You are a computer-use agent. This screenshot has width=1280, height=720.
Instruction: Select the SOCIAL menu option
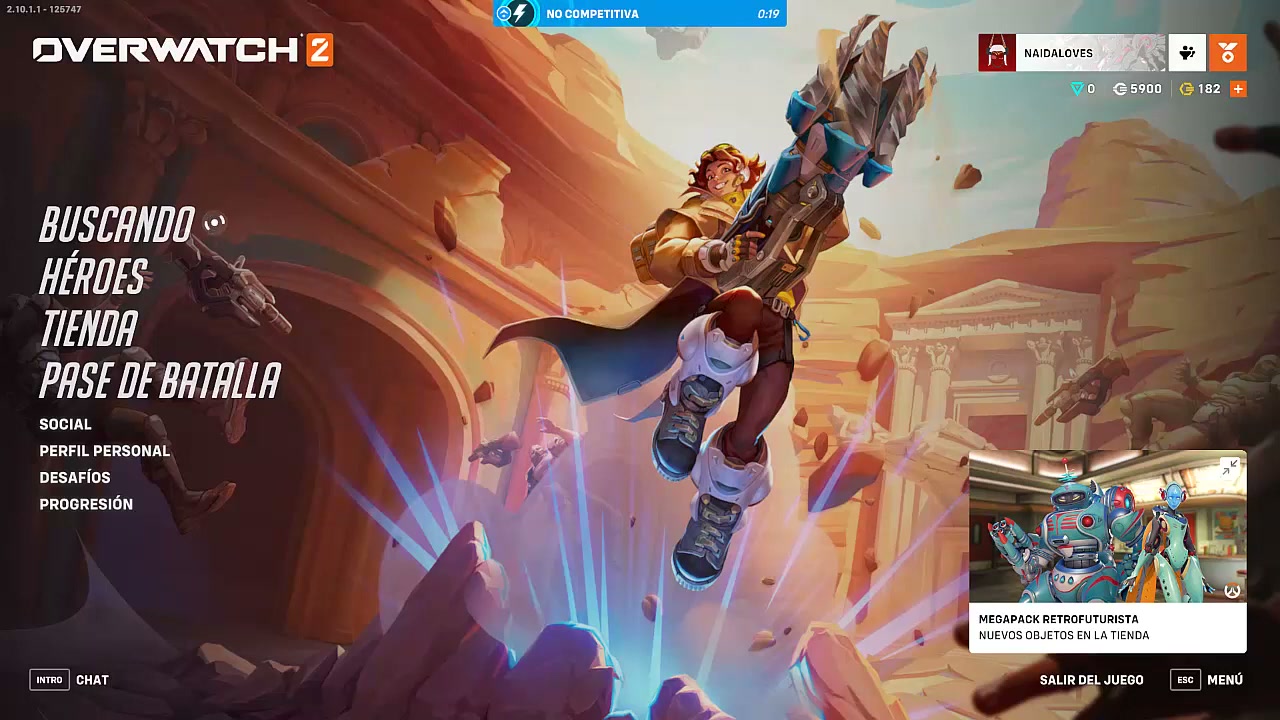tap(64, 424)
